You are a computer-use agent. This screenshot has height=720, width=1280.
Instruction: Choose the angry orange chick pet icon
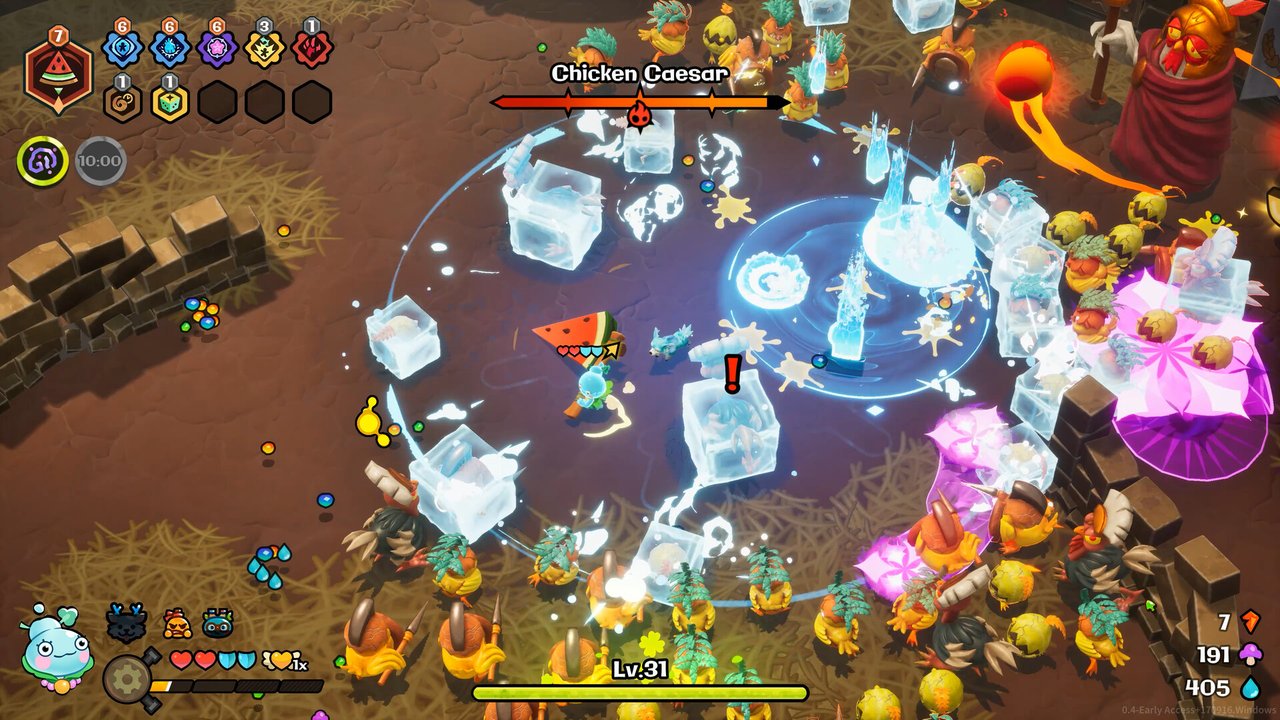[x=177, y=623]
